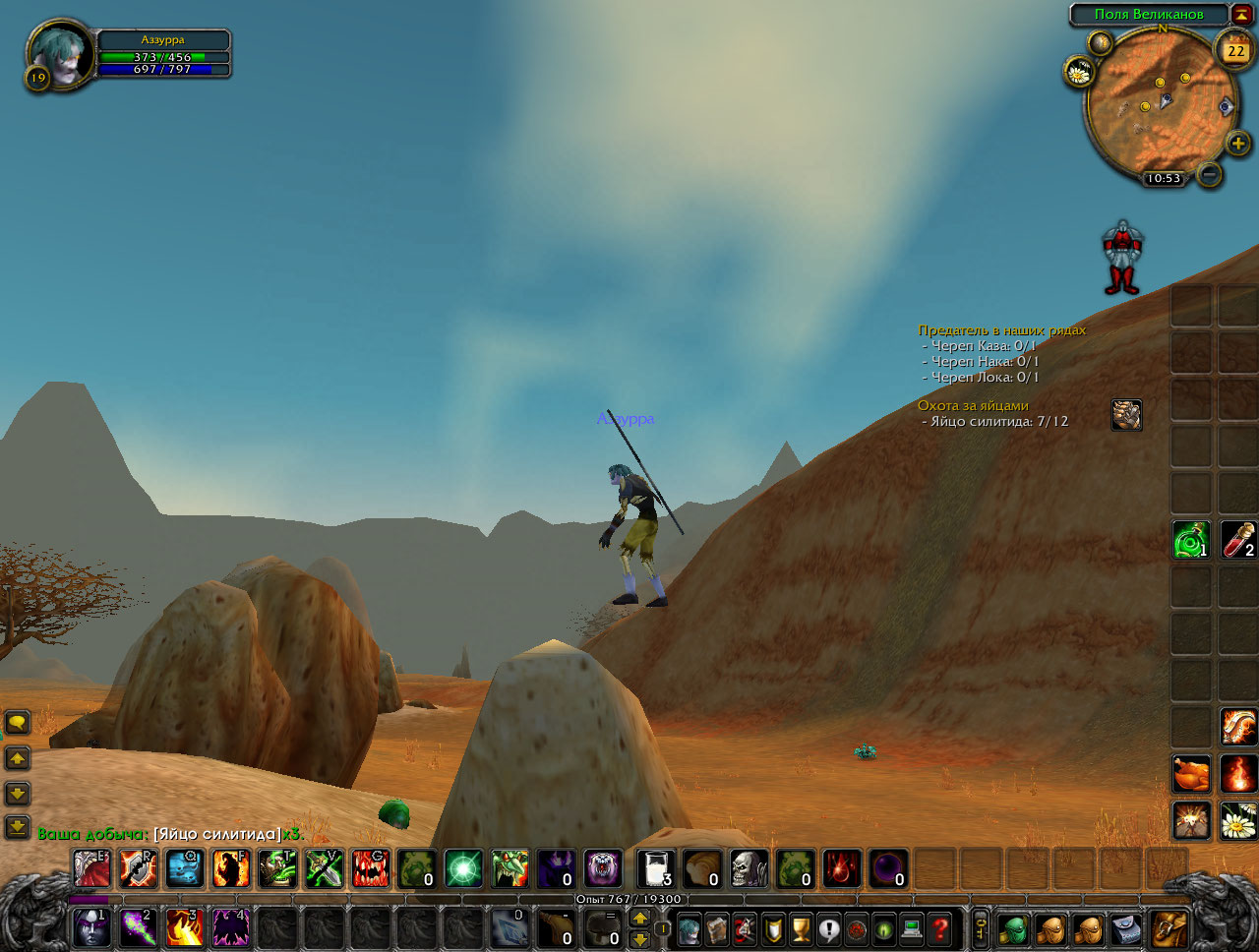The image size is (1259, 952).
Task: Open the spellbook micro button
Action: (x=717, y=927)
